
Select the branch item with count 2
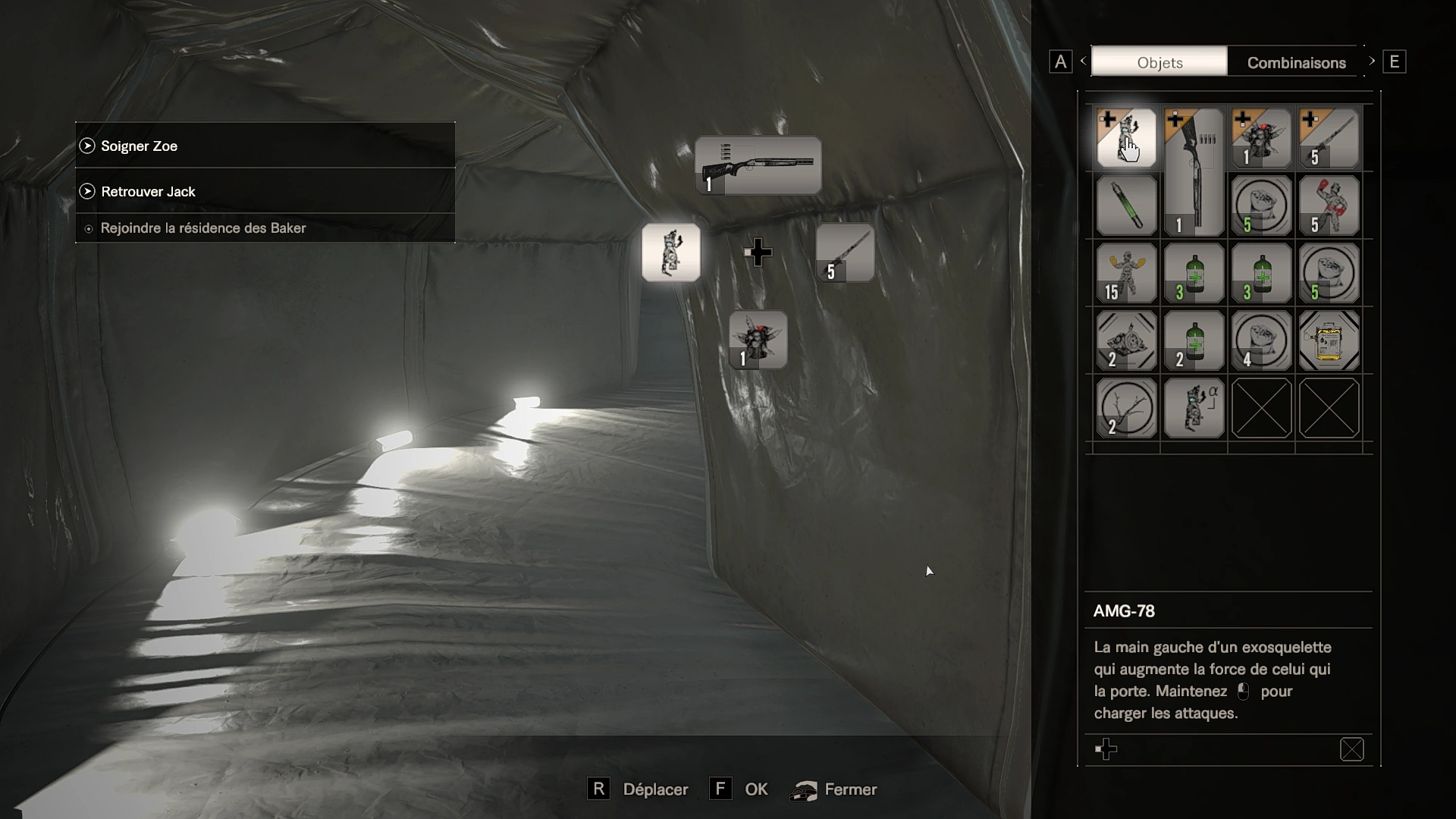coord(1126,408)
